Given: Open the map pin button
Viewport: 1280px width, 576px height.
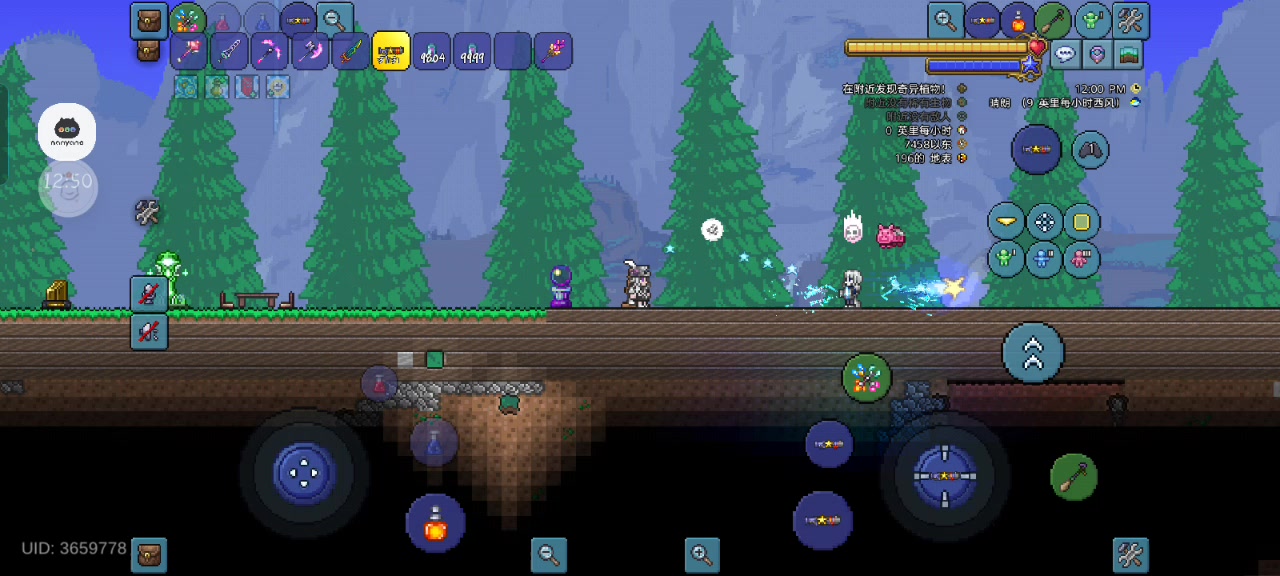Looking at the screenshot, I should pyautogui.click(x=1097, y=55).
